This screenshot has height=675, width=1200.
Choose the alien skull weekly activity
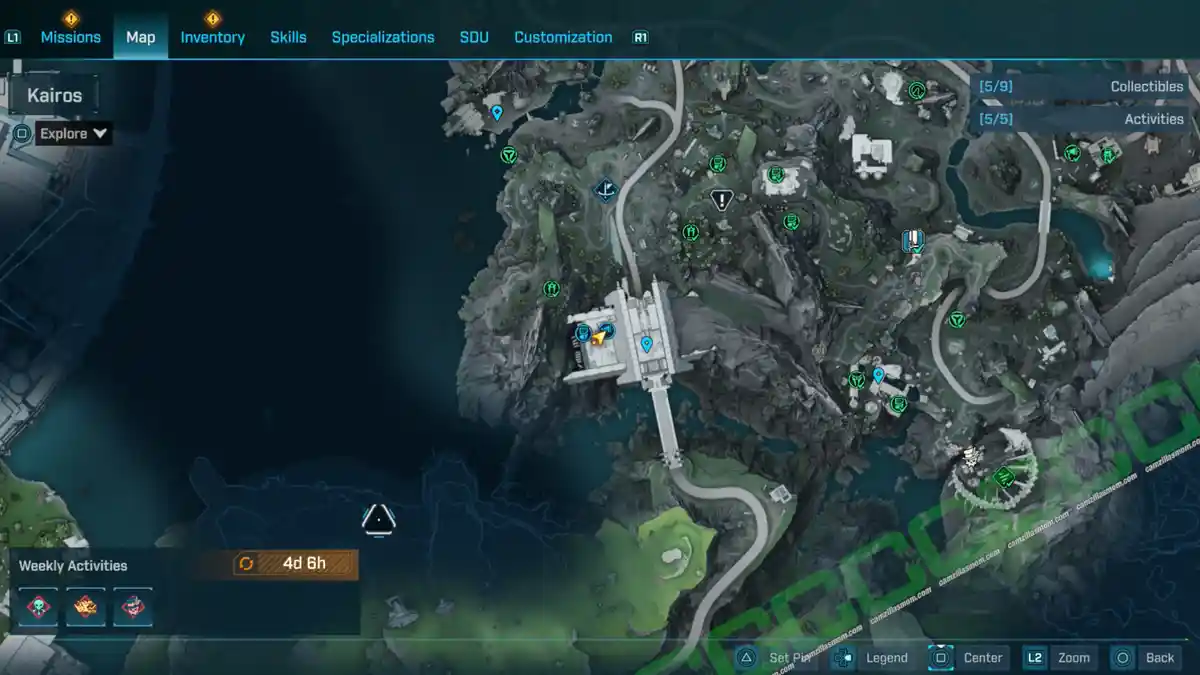(x=39, y=608)
